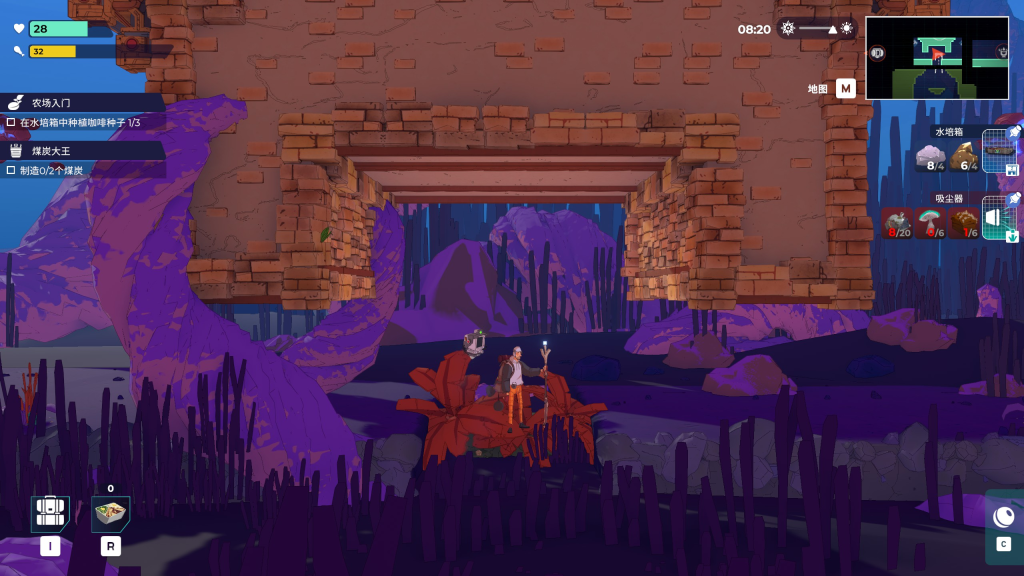Click the day-night cycle indicator
Image resolution: width=1024 pixels, height=576 pixels.
[x=818, y=29]
